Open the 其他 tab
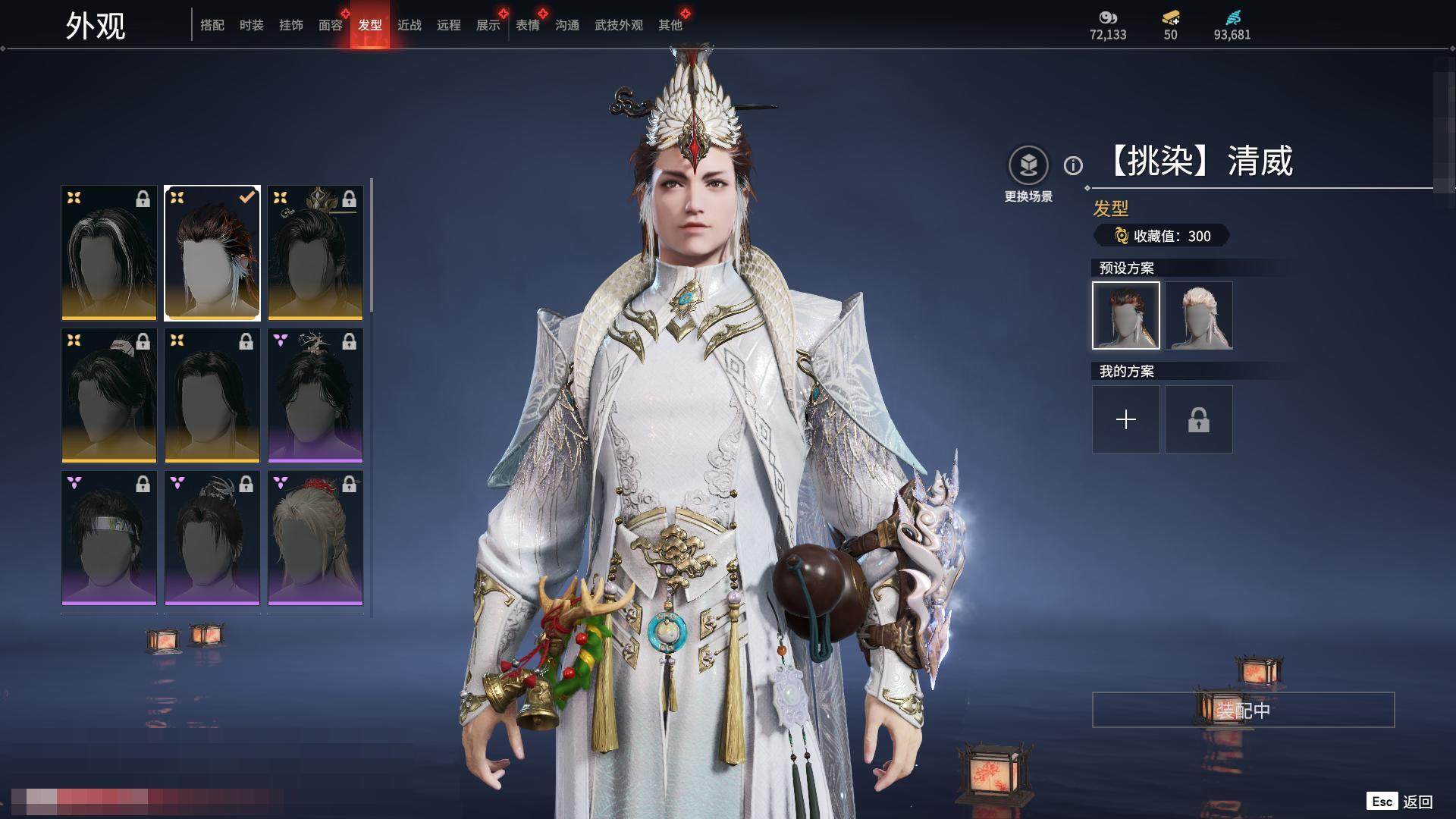This screenshot has height=819, width=1456. coord(670,25)
